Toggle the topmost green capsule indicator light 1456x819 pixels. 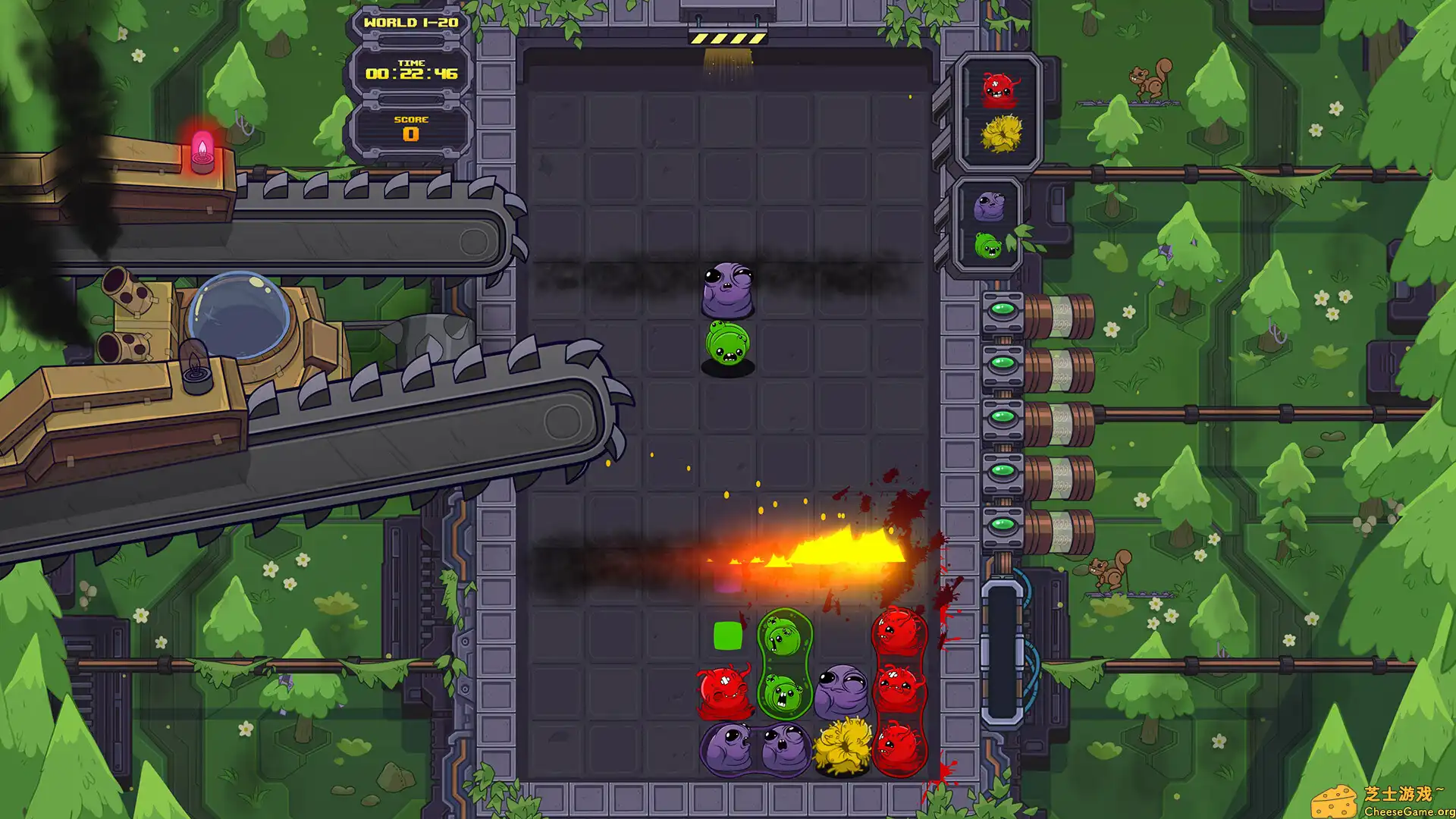[x=1003, y=309]
